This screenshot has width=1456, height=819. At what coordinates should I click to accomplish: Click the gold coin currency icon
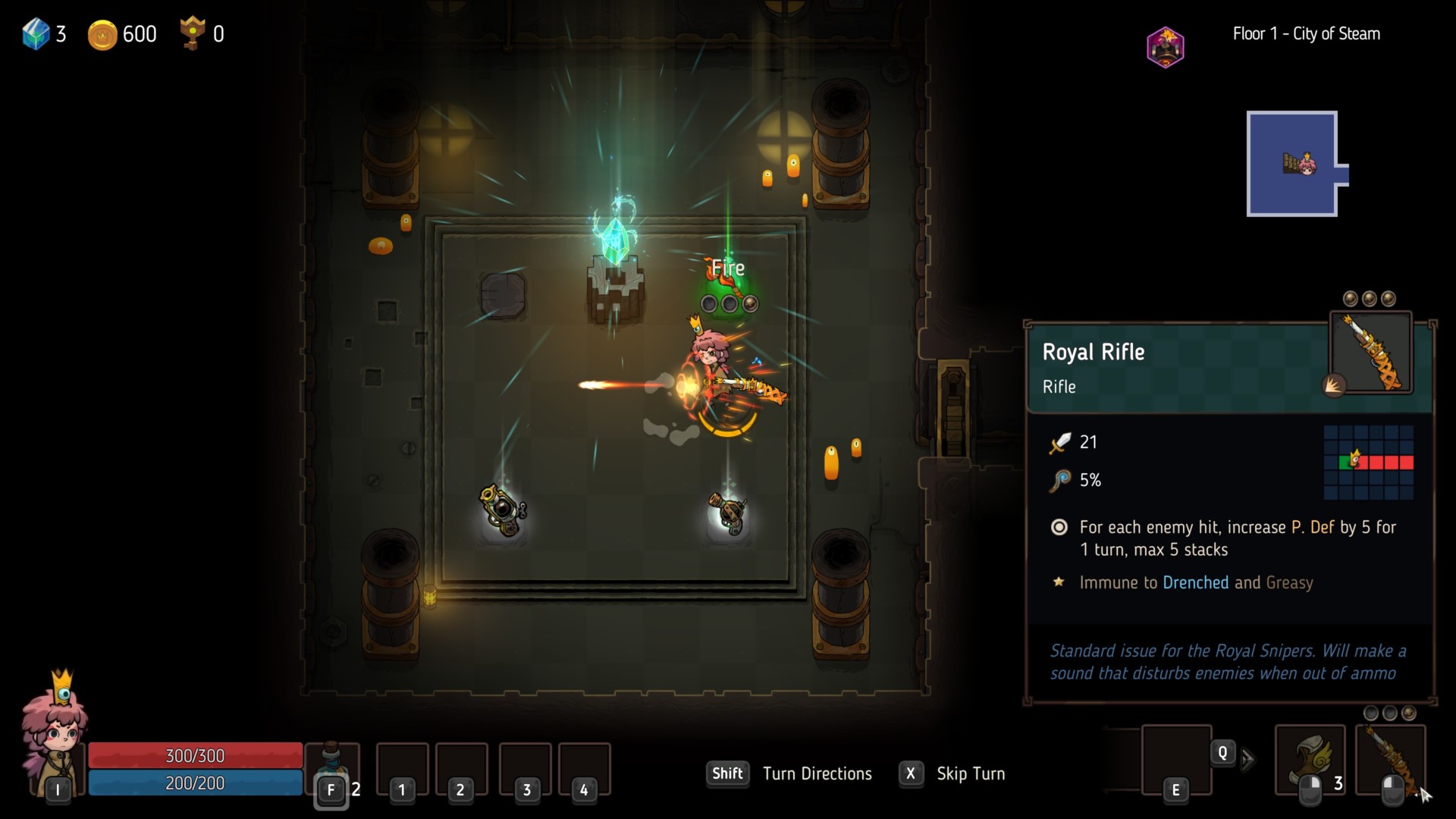[102, 35]
